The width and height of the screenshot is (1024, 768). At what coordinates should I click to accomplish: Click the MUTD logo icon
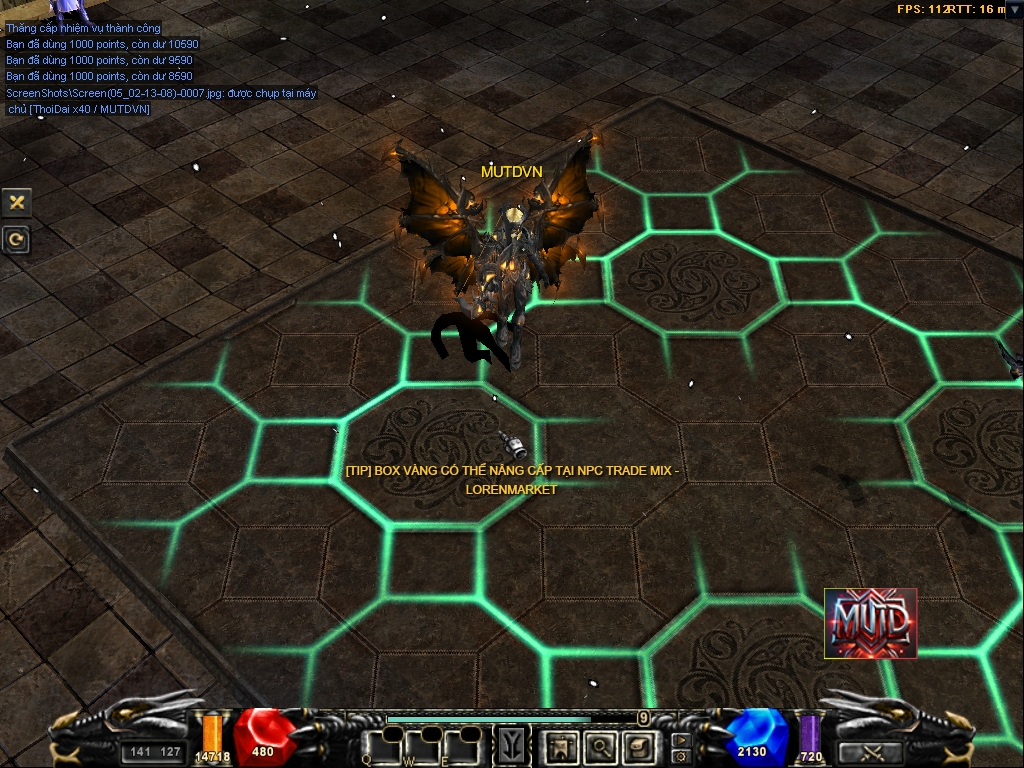pos(870,623)
